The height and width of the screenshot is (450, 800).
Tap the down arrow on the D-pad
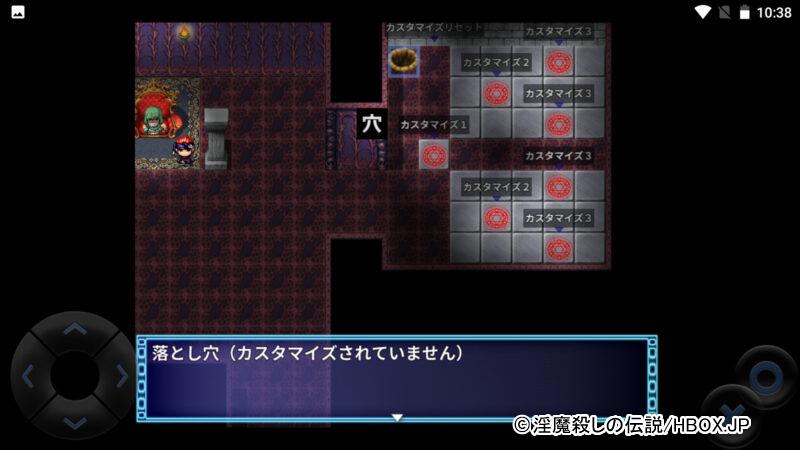(x=75, y=423)
